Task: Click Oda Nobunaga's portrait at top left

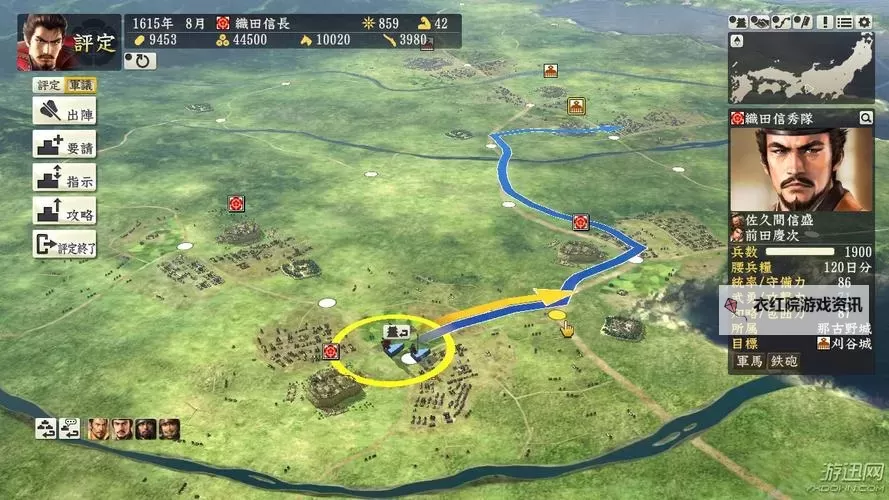Action: pos(42,40)
